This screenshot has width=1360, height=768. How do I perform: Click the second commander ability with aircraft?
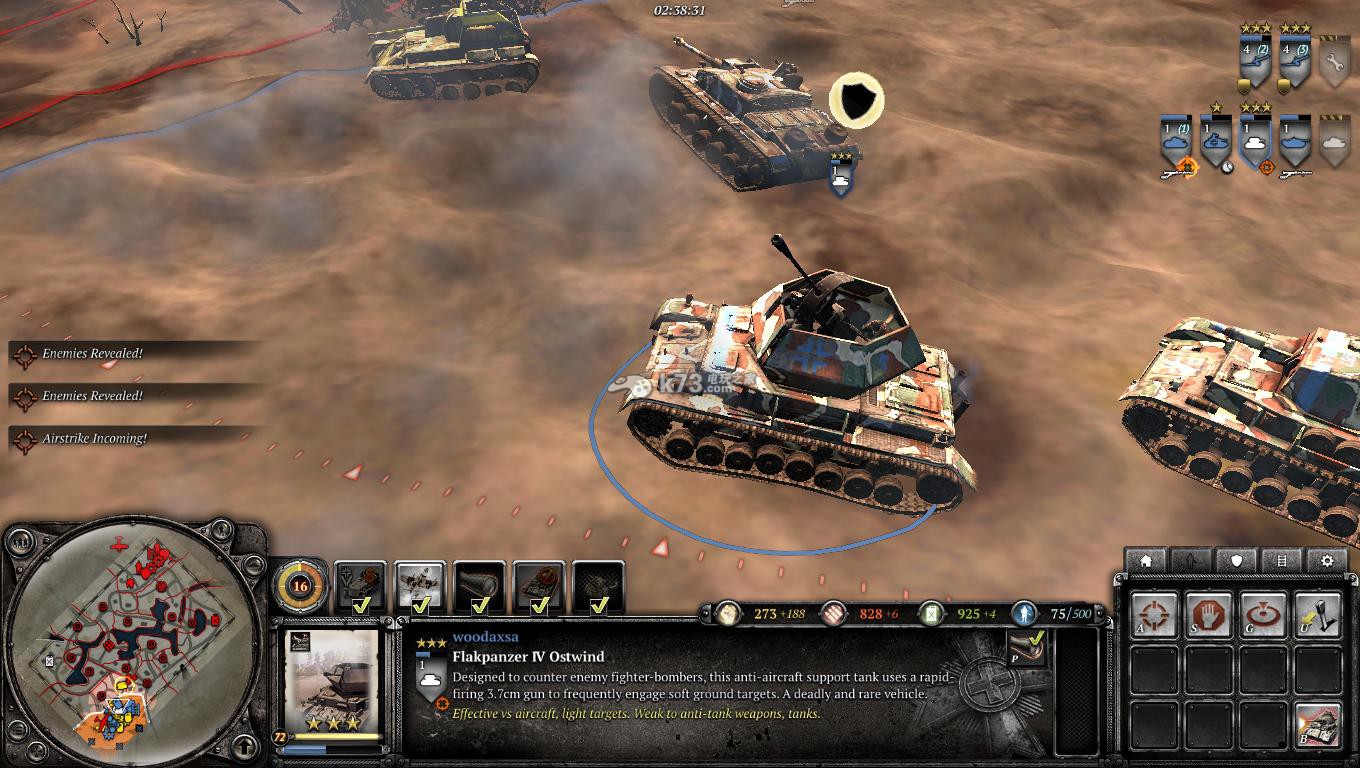pos(420,586)
